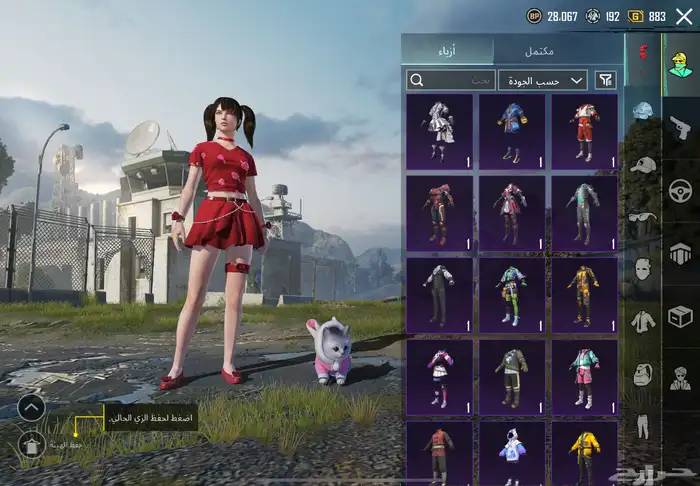This screenshot has width=700, height=486.
Task: Choose the blue robe outfit
Action: click(x=512, y=131)
